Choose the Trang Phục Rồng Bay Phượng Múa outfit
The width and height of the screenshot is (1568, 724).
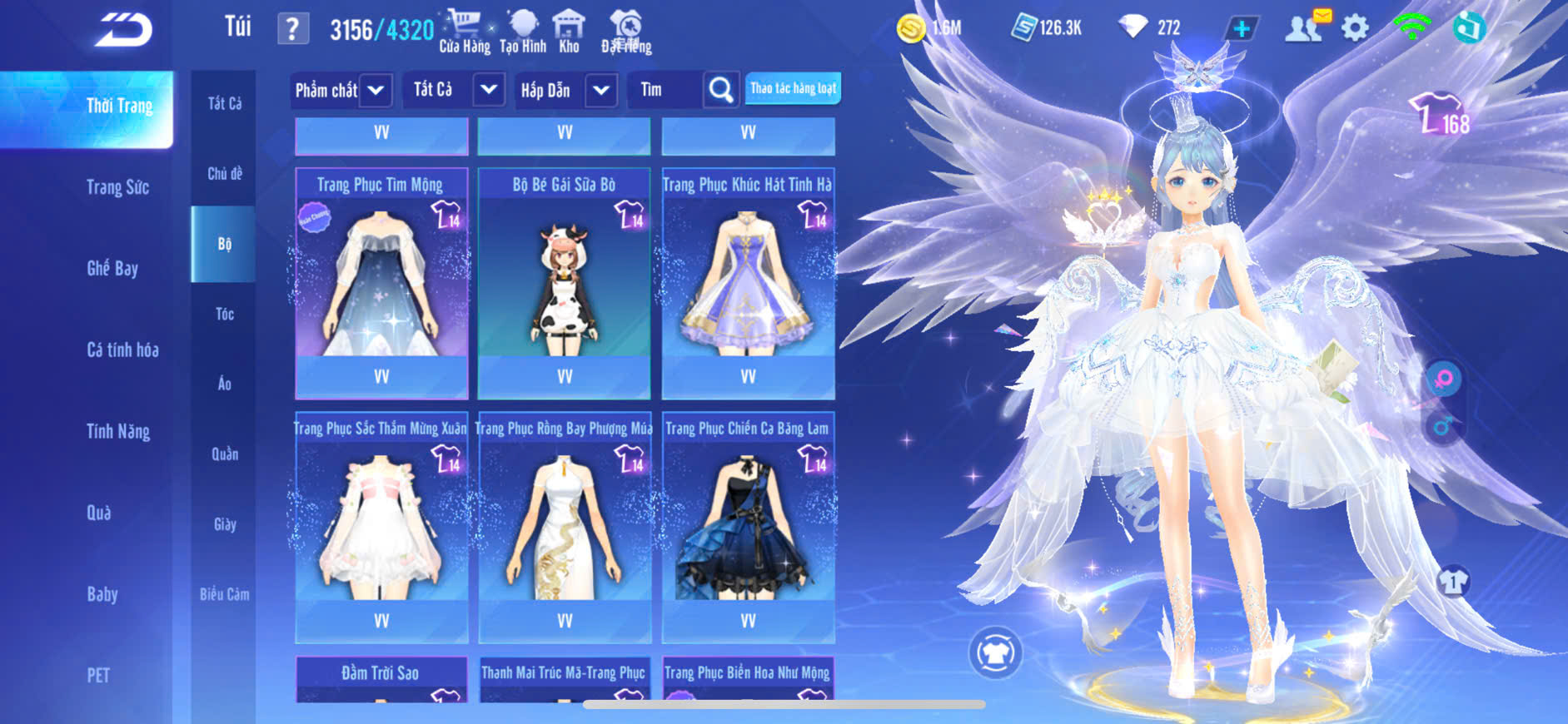pos(565,527)
